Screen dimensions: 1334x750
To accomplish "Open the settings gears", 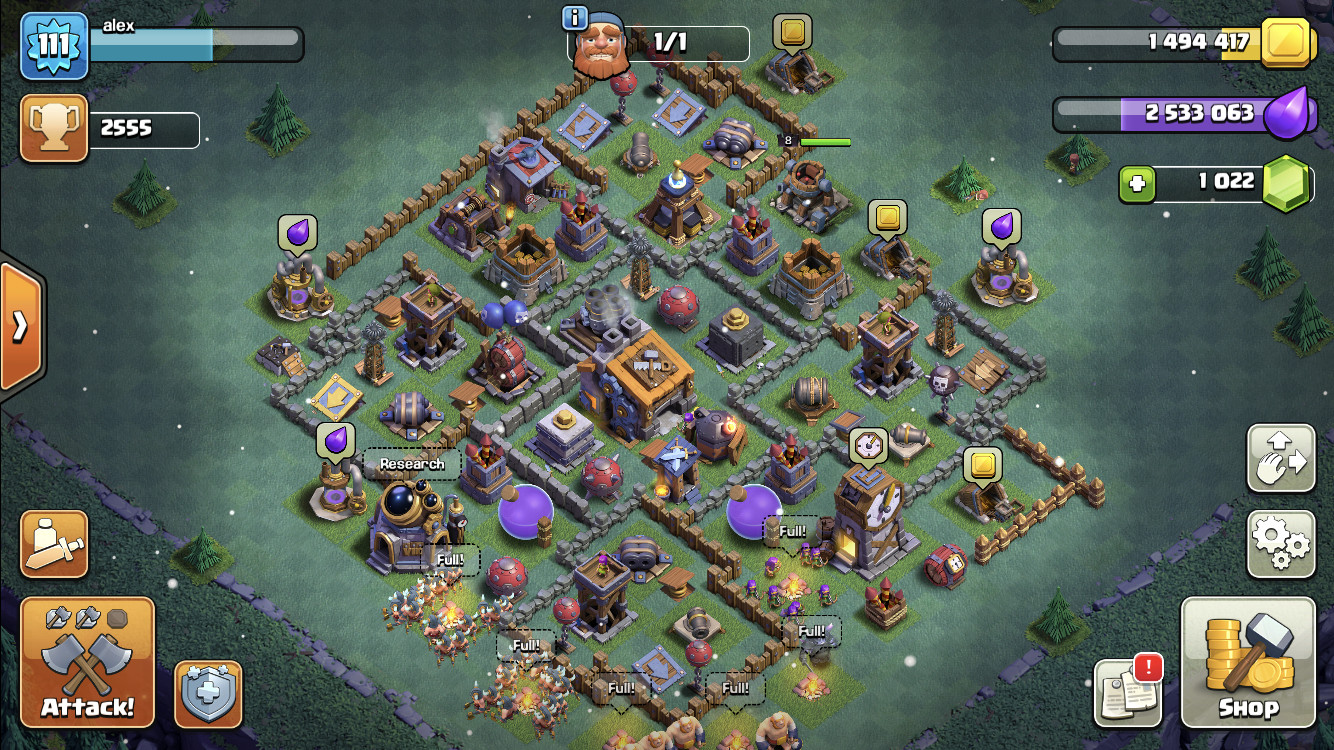I will tap(1280, 543).
